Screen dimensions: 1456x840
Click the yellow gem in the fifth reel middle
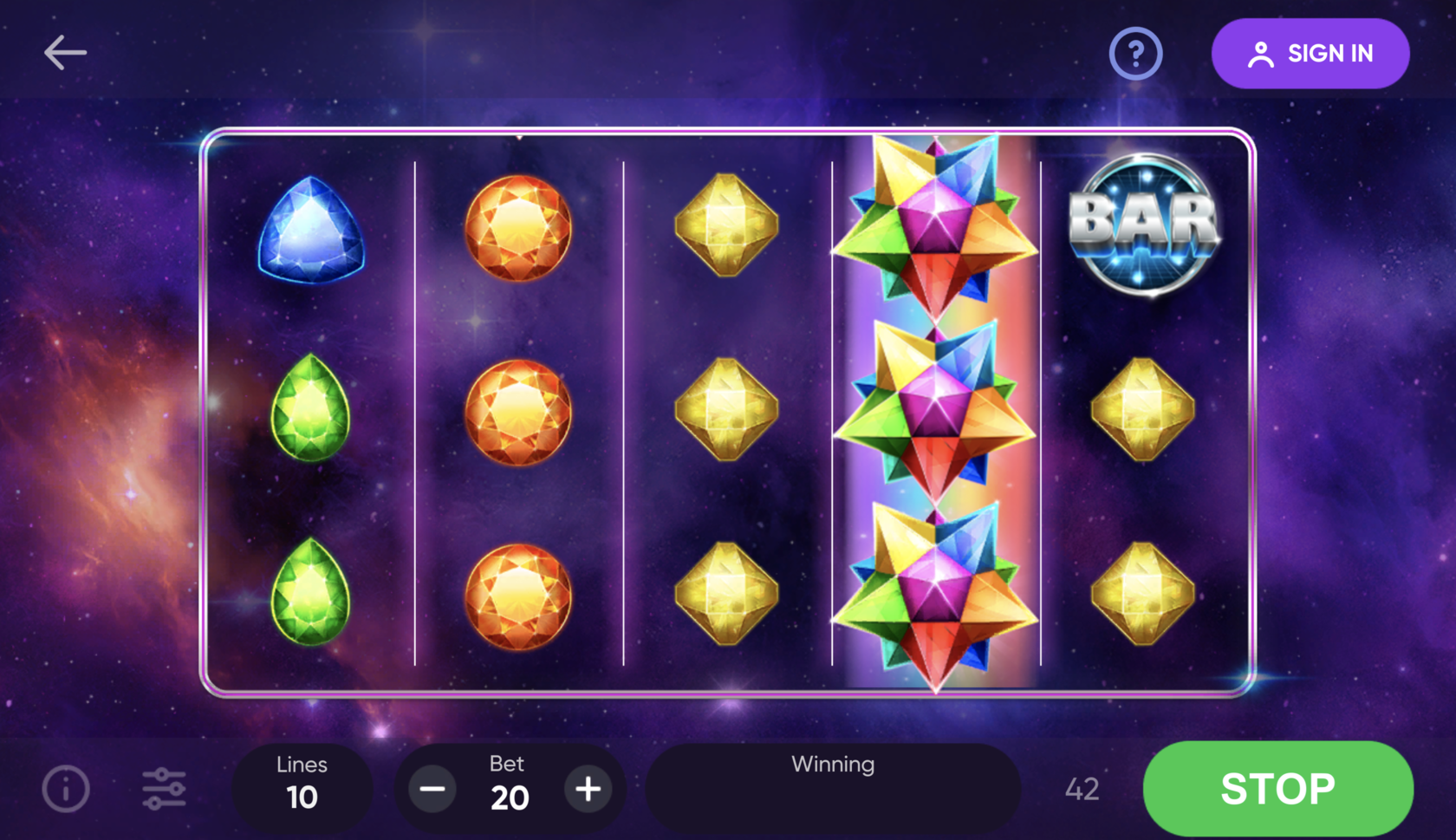coord(1144,407)
